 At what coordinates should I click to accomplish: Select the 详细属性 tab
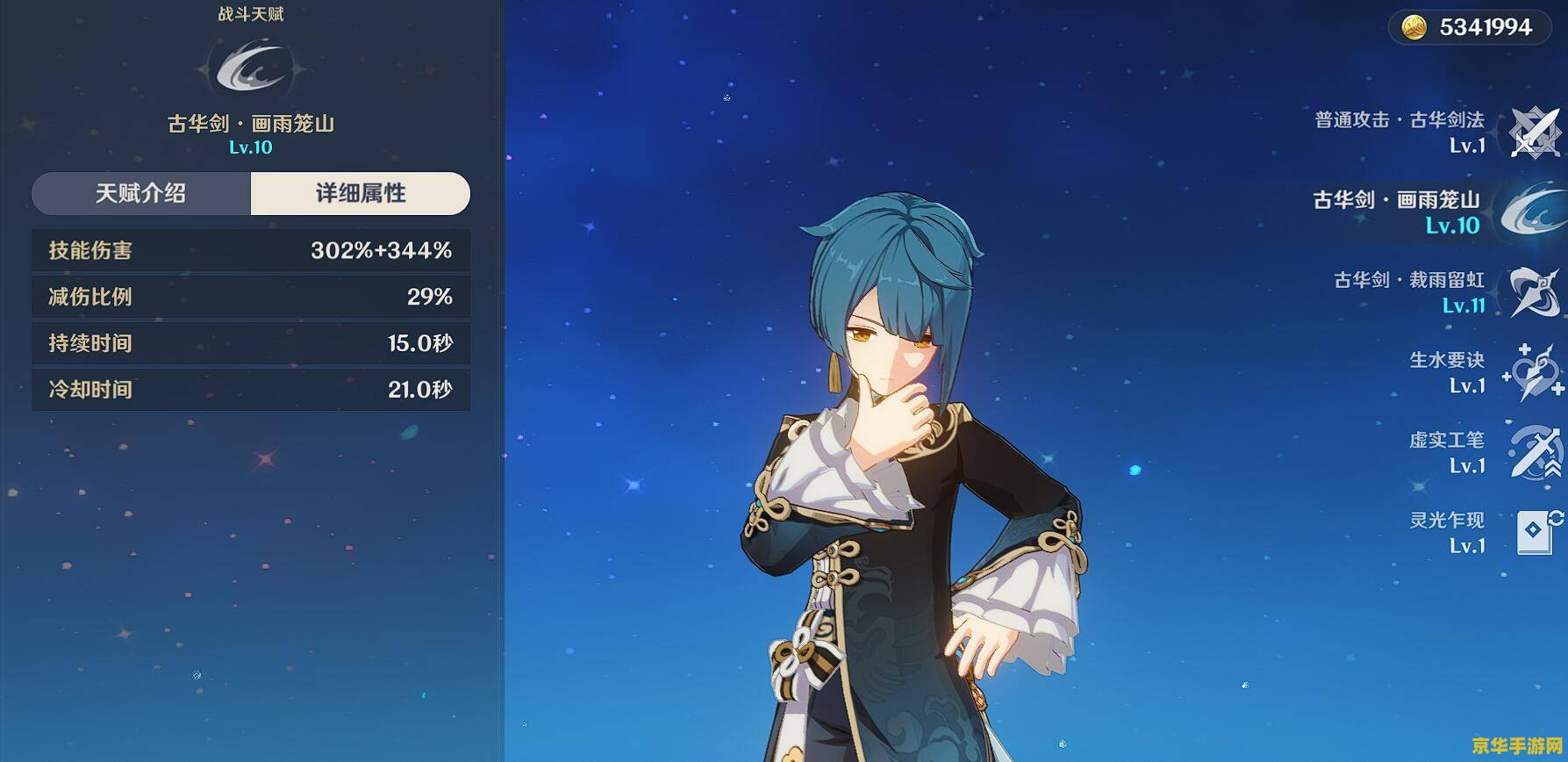(x=360, y=193)
